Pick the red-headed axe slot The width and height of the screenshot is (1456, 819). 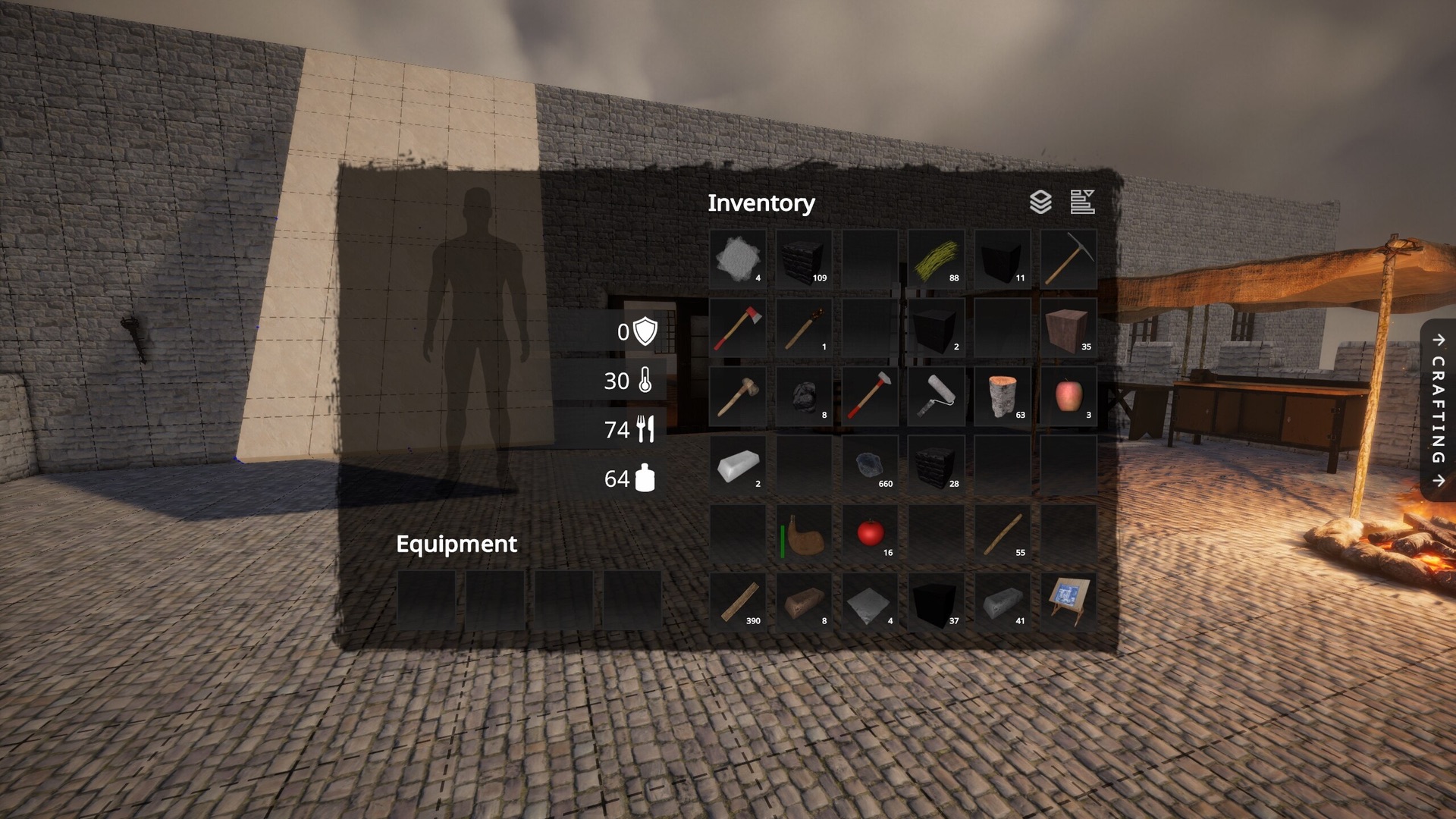737,328
